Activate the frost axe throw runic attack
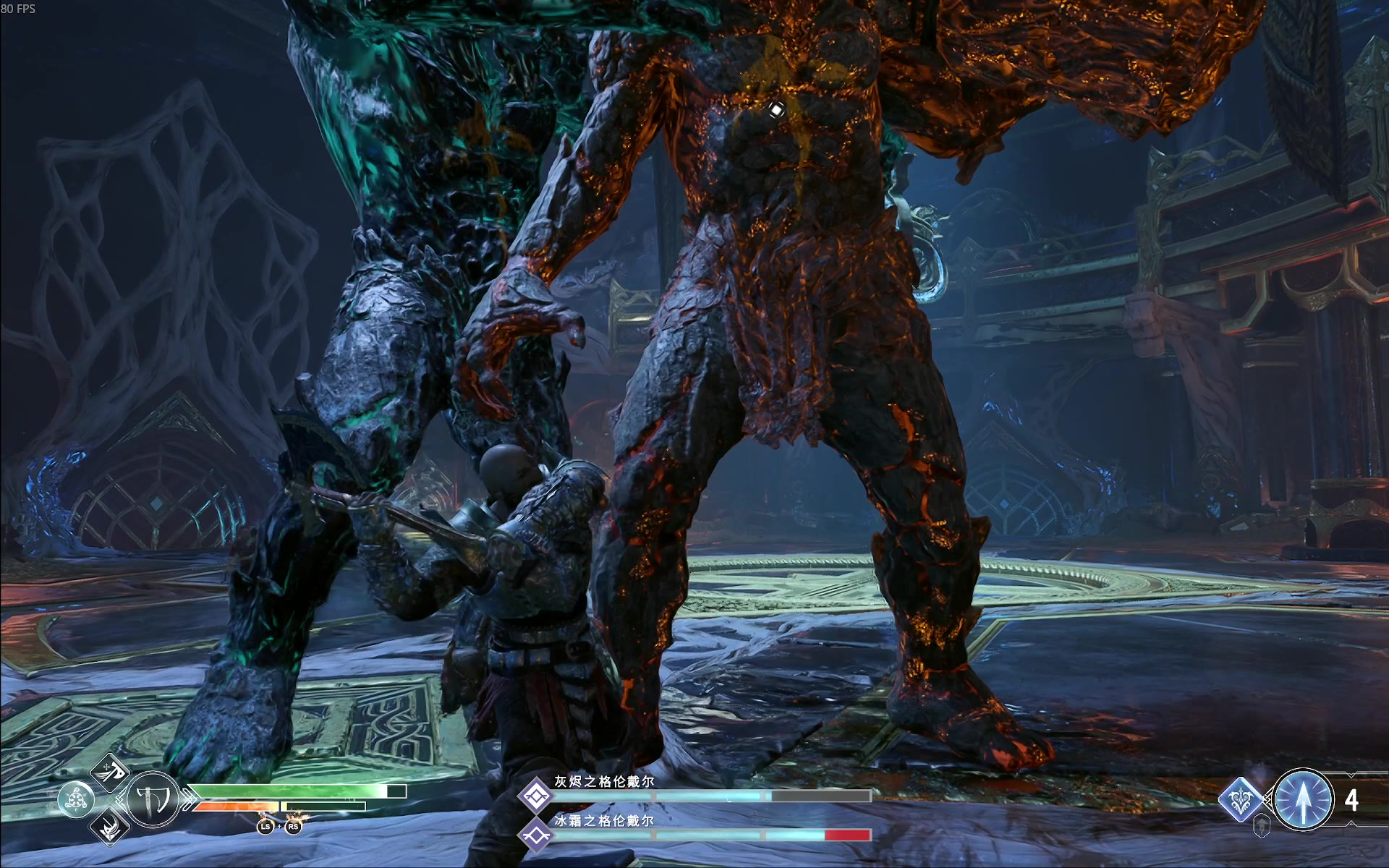 point(111,771)
